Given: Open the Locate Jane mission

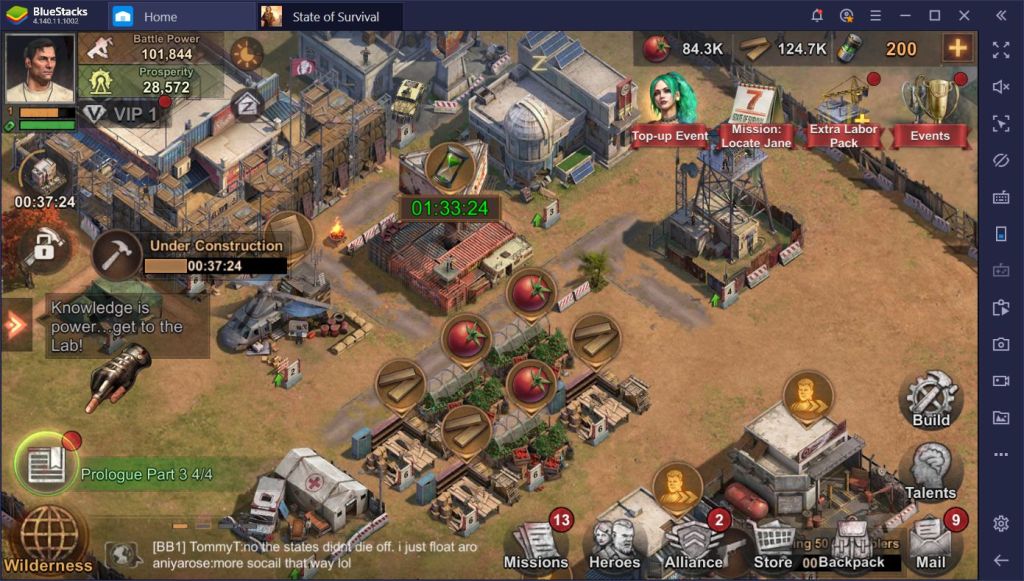Looking at the screenshot, I should click(x=756, y=115).
